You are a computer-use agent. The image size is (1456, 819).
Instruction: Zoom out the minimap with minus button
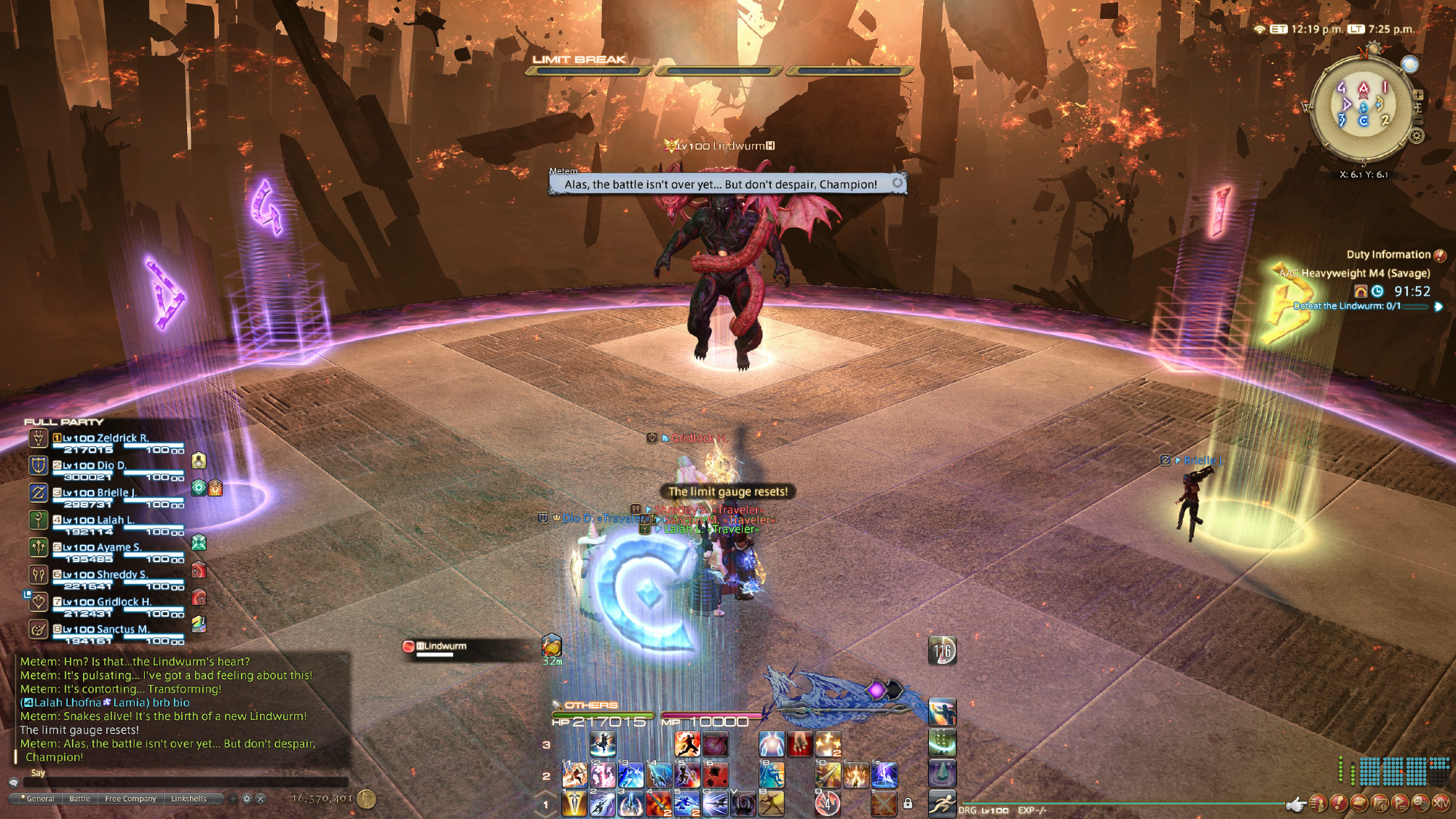click(x=1418, y=121)
